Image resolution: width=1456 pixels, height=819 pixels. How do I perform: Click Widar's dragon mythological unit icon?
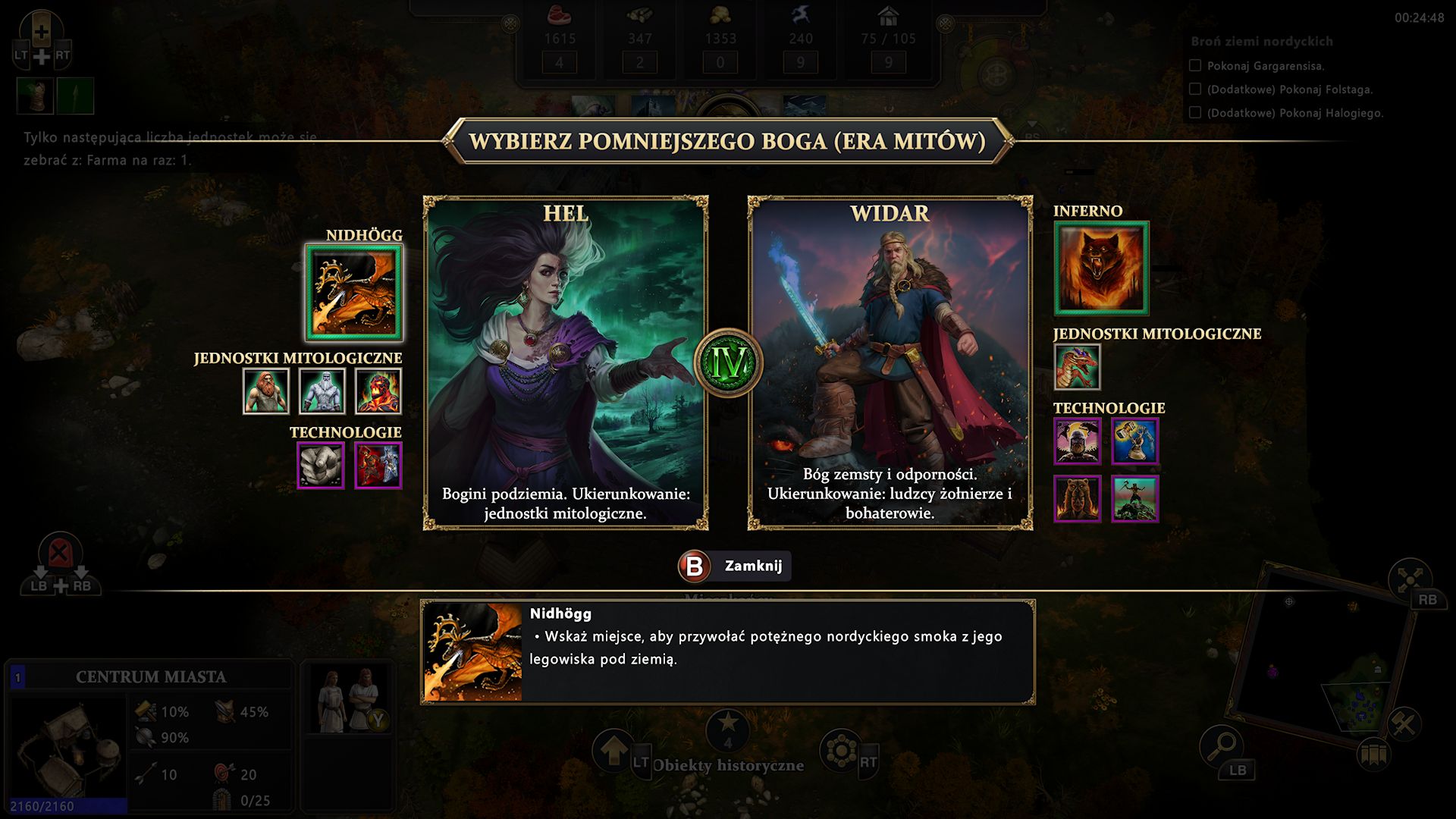click(x=1076, y=366)
